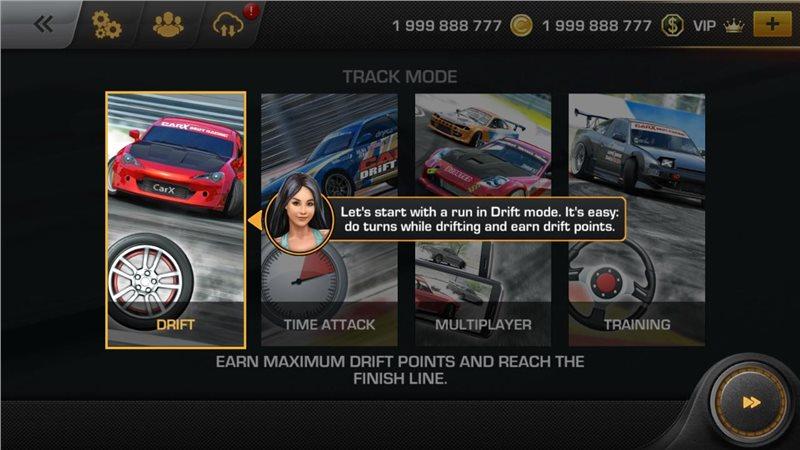
Task: Open the gears settings menu
Action: (105, 25)
